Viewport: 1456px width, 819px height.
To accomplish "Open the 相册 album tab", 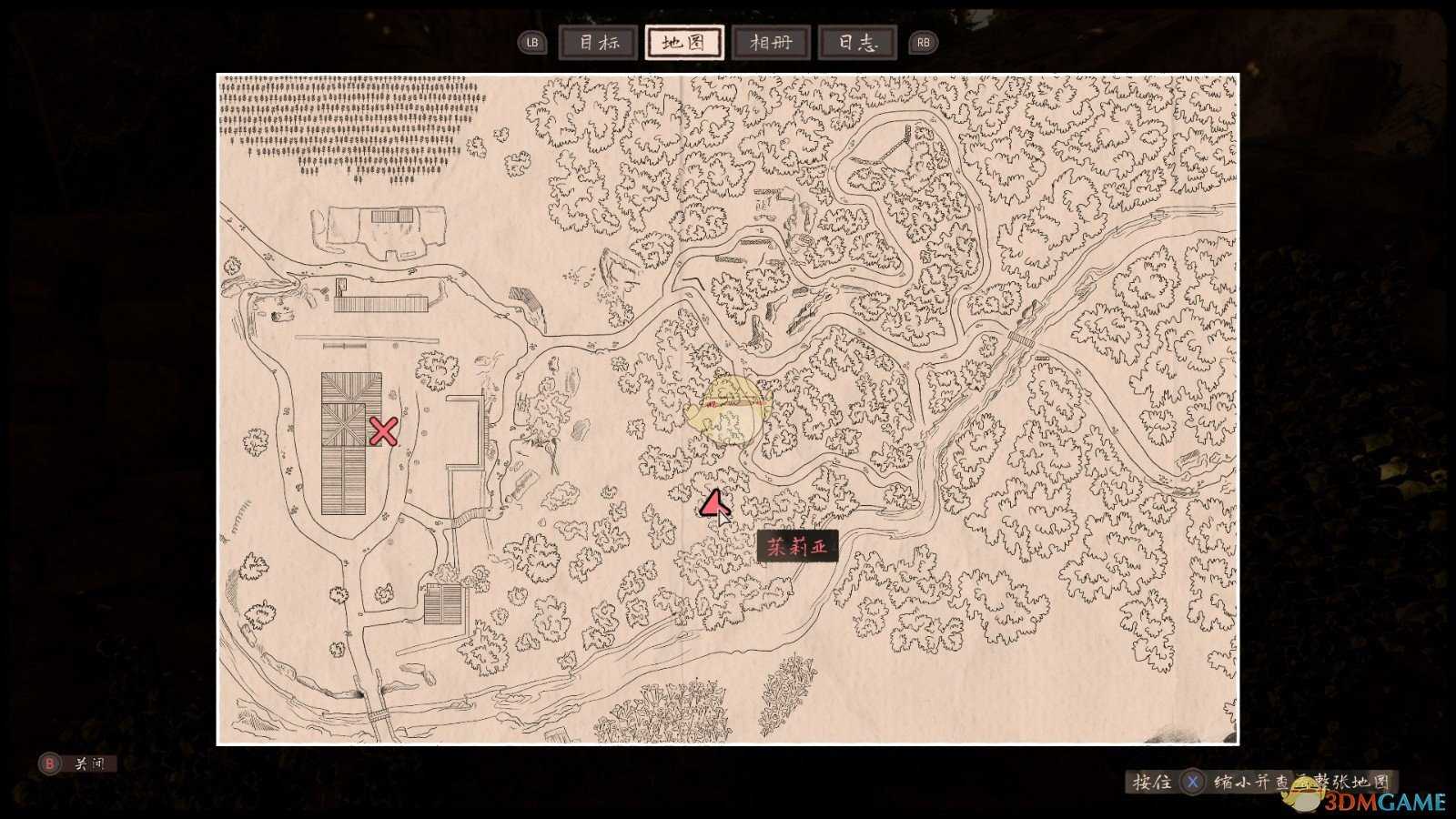I will (x=771, y=43).
